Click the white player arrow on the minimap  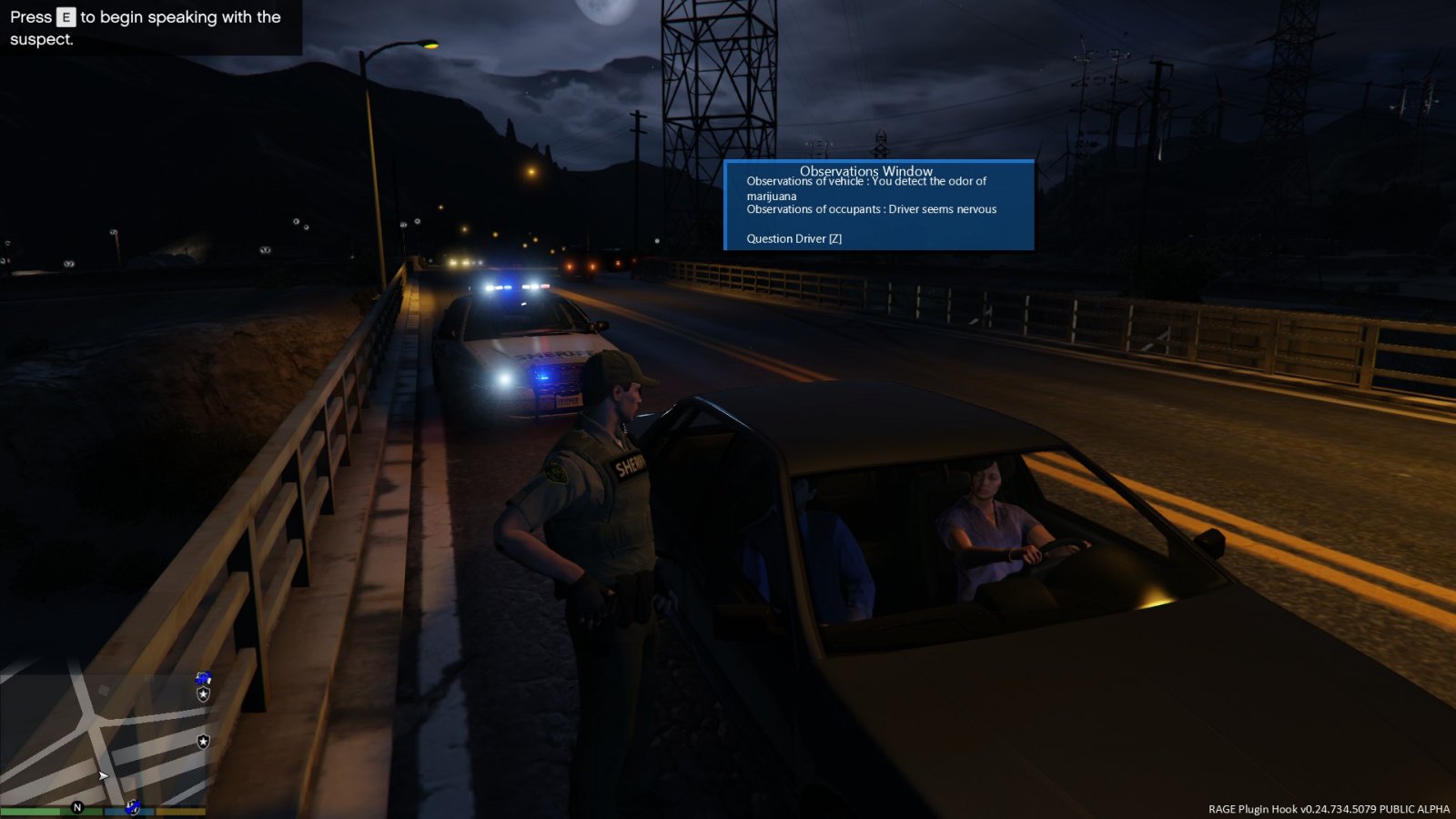[x=103, y=776]
